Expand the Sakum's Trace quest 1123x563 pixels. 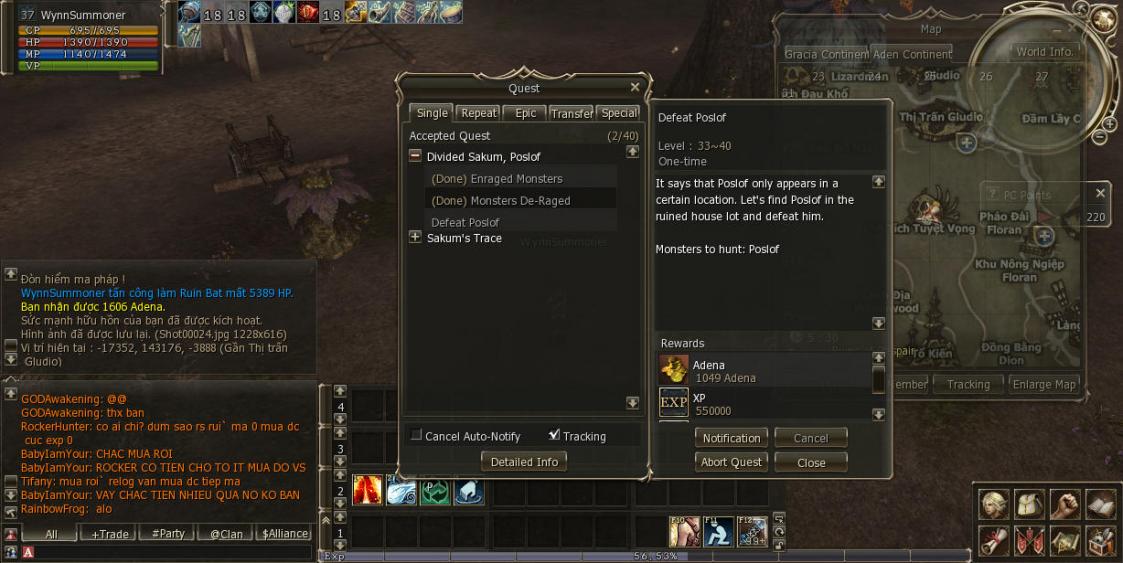coord(416,238)
